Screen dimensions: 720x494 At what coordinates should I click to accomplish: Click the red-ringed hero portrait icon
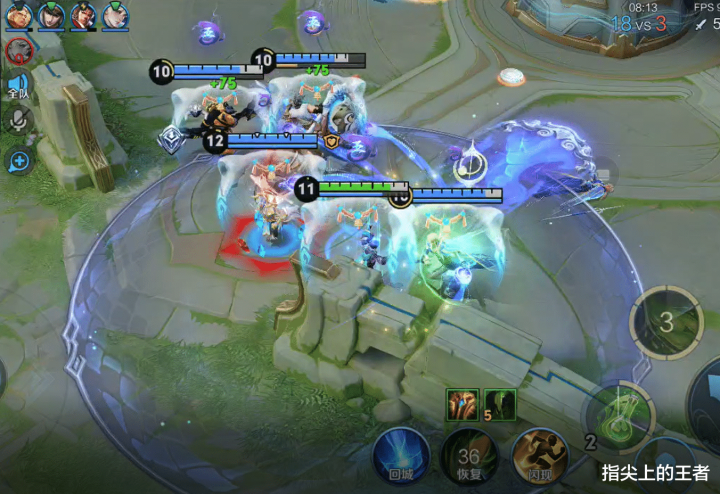tap(17, 51)
